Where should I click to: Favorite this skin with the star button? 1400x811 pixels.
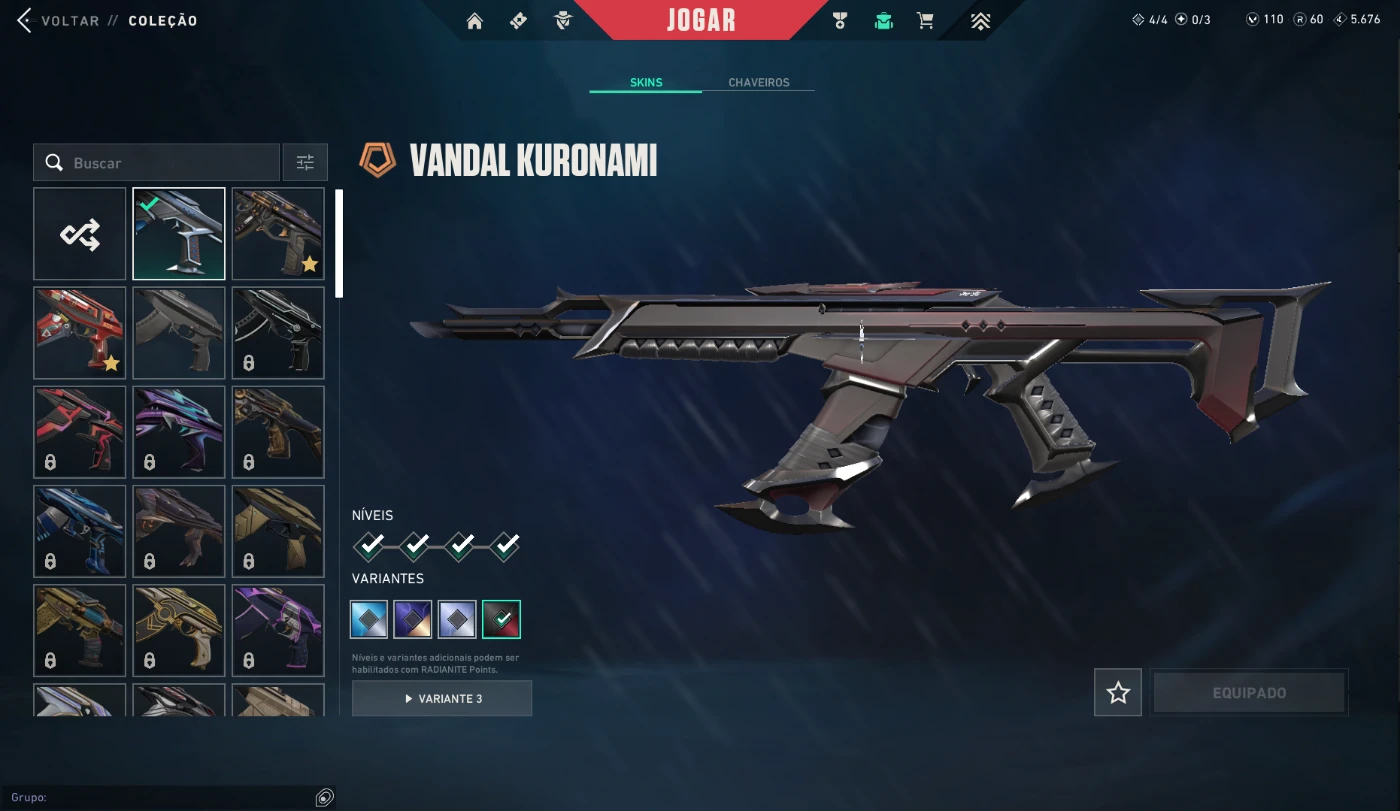[1118, 693]
